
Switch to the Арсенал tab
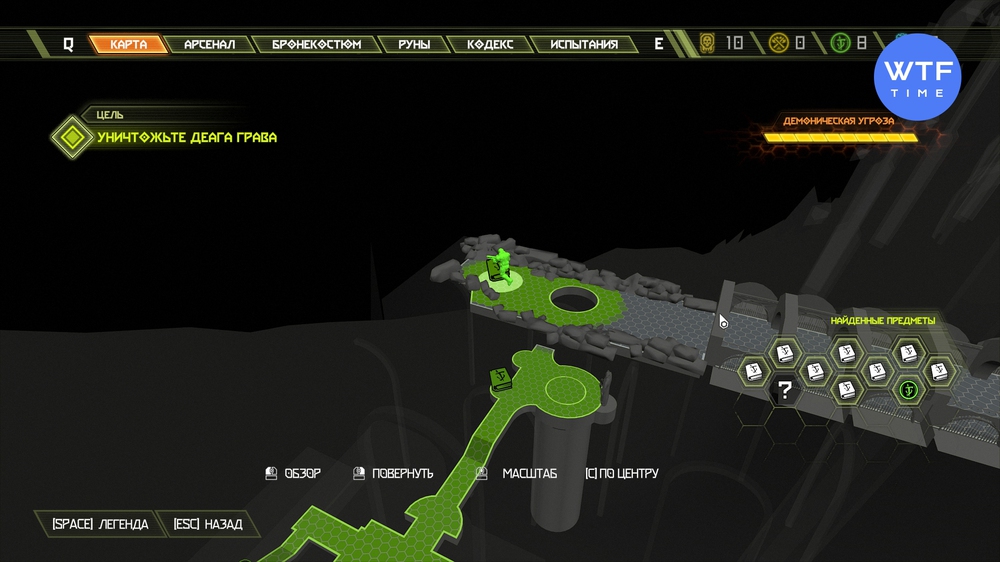(209, 44)
